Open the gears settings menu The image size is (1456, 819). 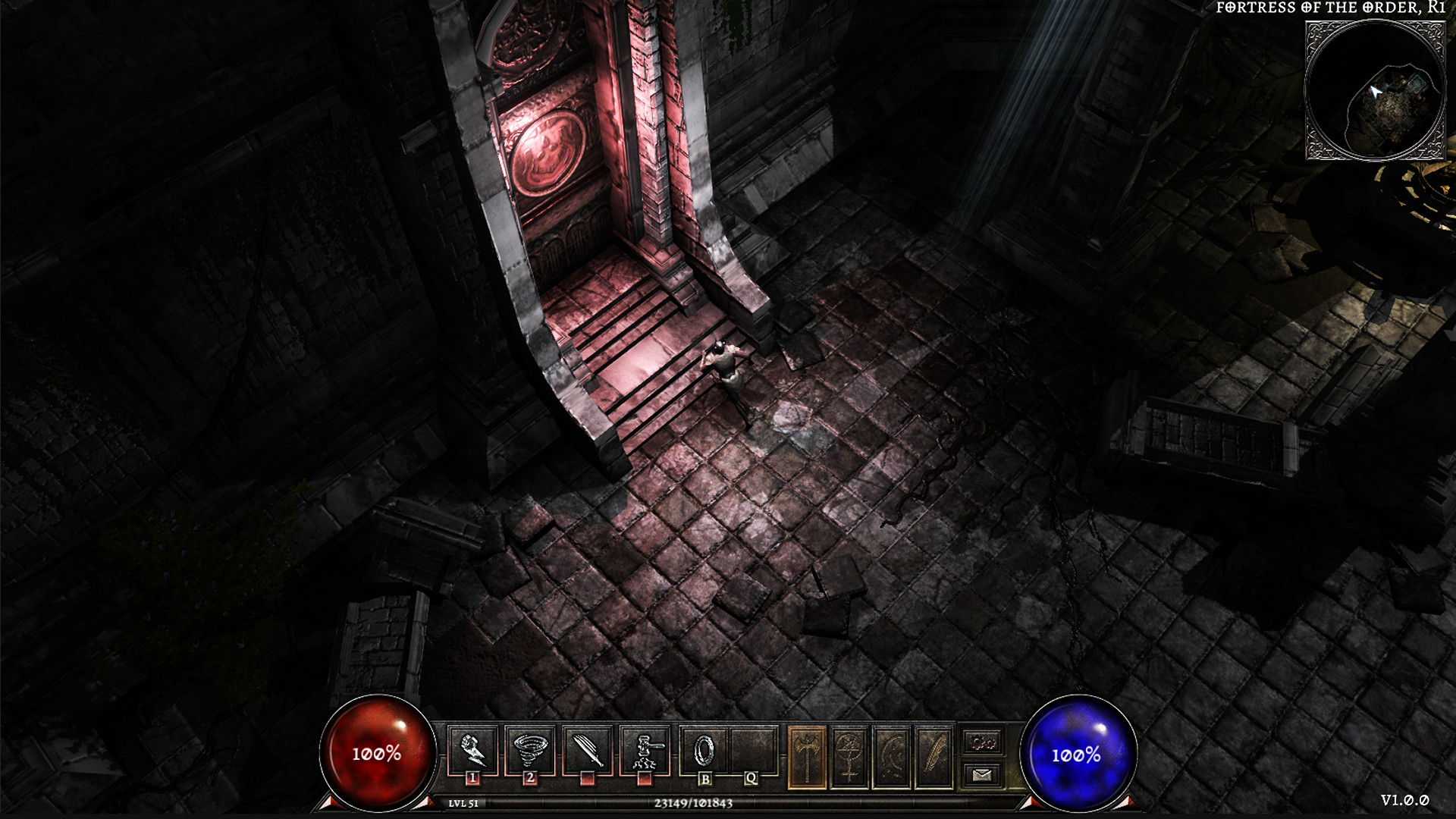(982, 742)
